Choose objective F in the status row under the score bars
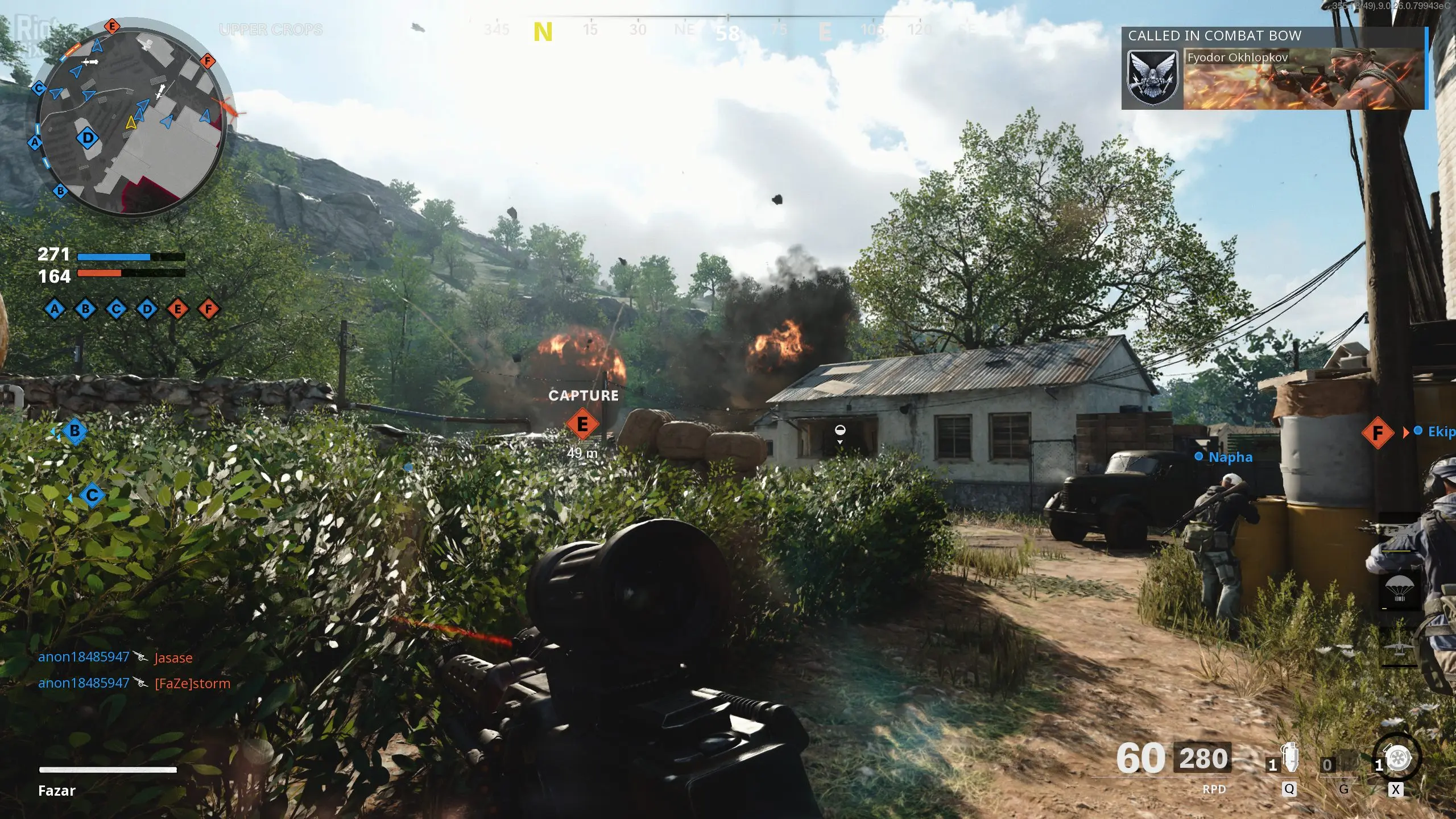Viewport: 1456px width, 819px height. 209,309
